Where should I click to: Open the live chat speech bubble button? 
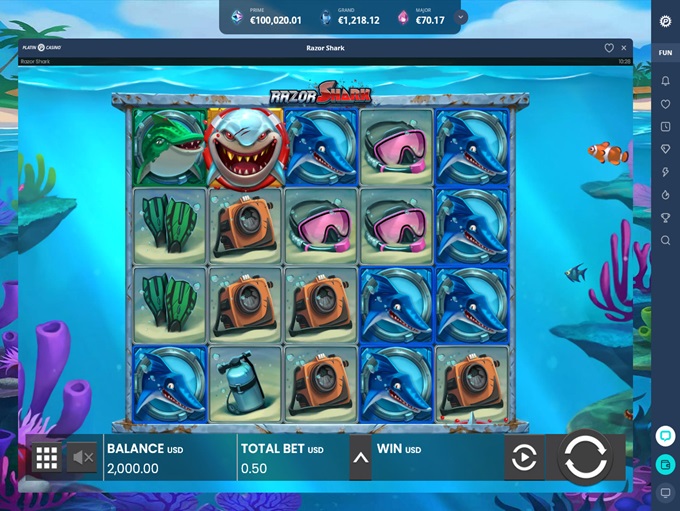[x=665, y=436]
